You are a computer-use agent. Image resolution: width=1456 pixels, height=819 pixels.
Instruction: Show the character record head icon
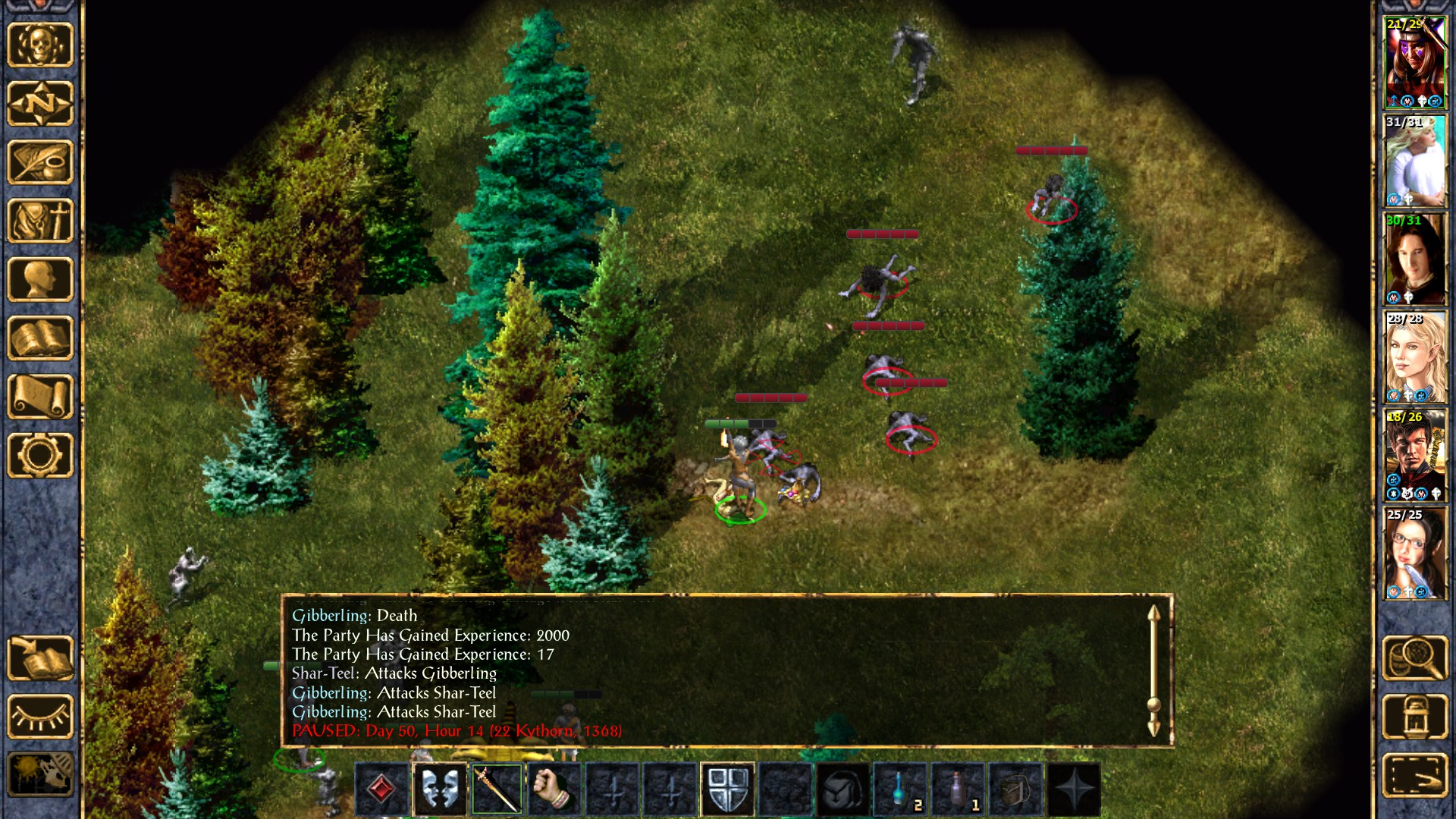pos(40,279)
